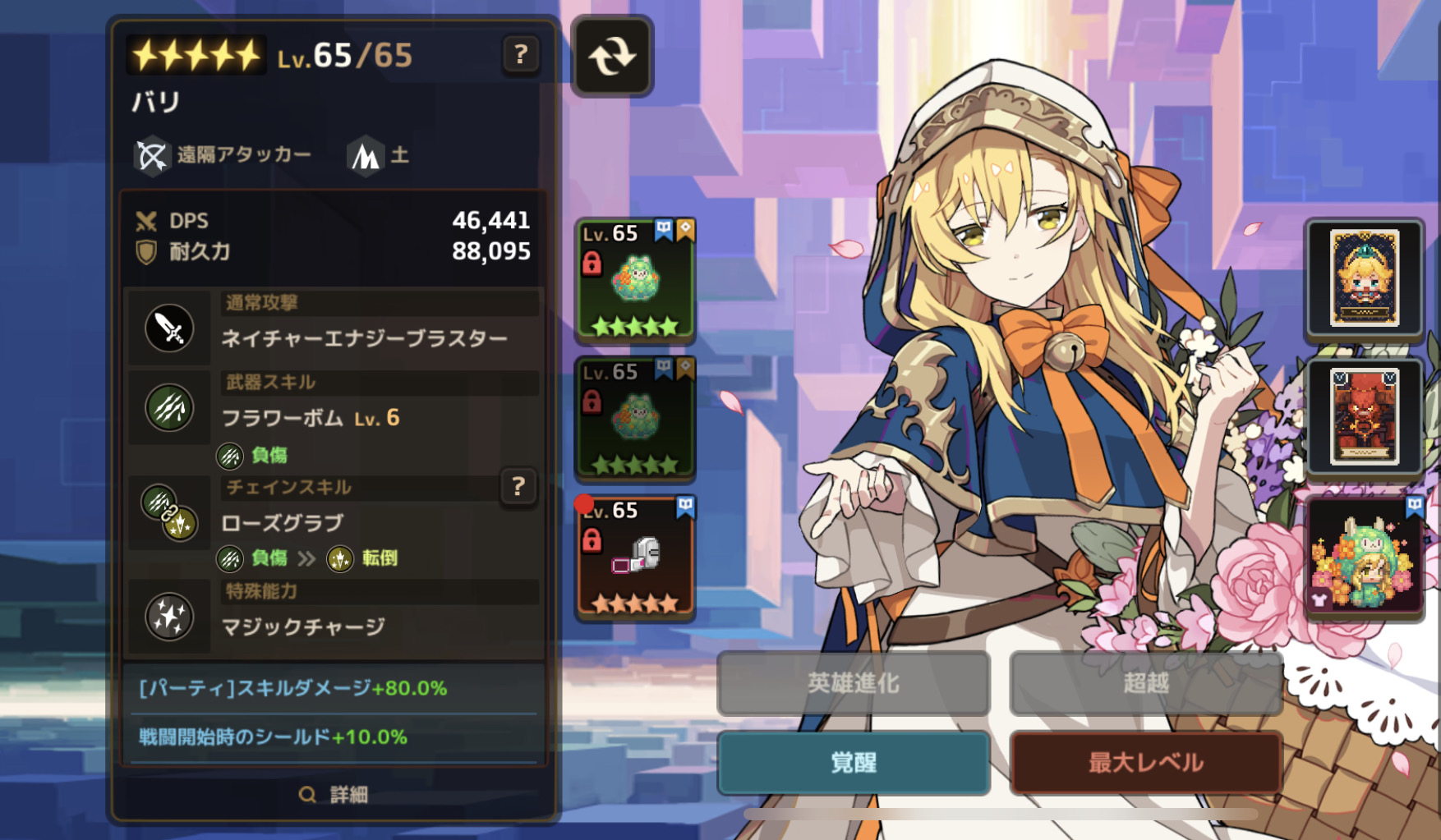
Task: Inspect the normal attack sword icon
Action: [170, 328]
